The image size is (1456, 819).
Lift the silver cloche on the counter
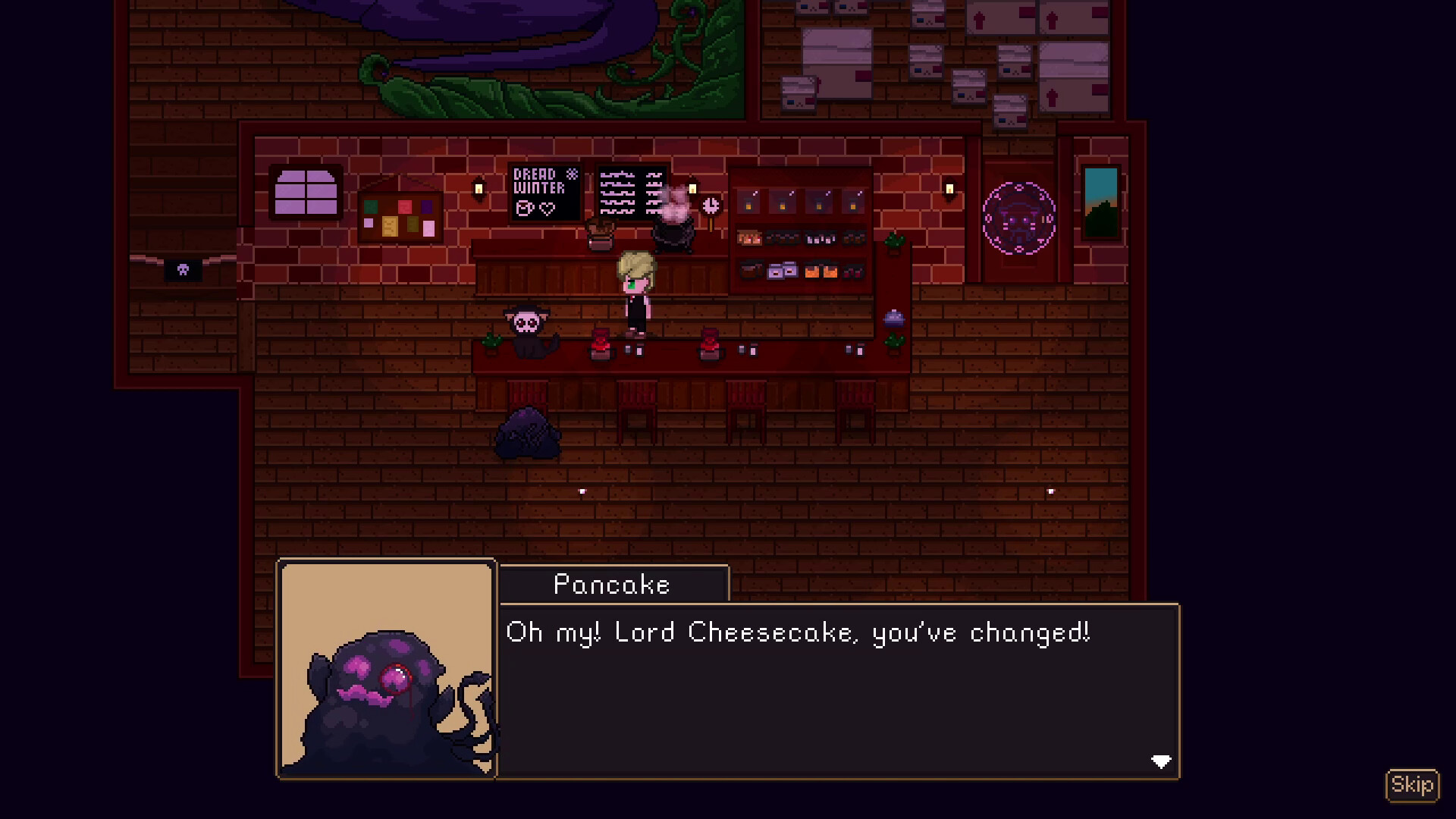(x=892, y=318)
